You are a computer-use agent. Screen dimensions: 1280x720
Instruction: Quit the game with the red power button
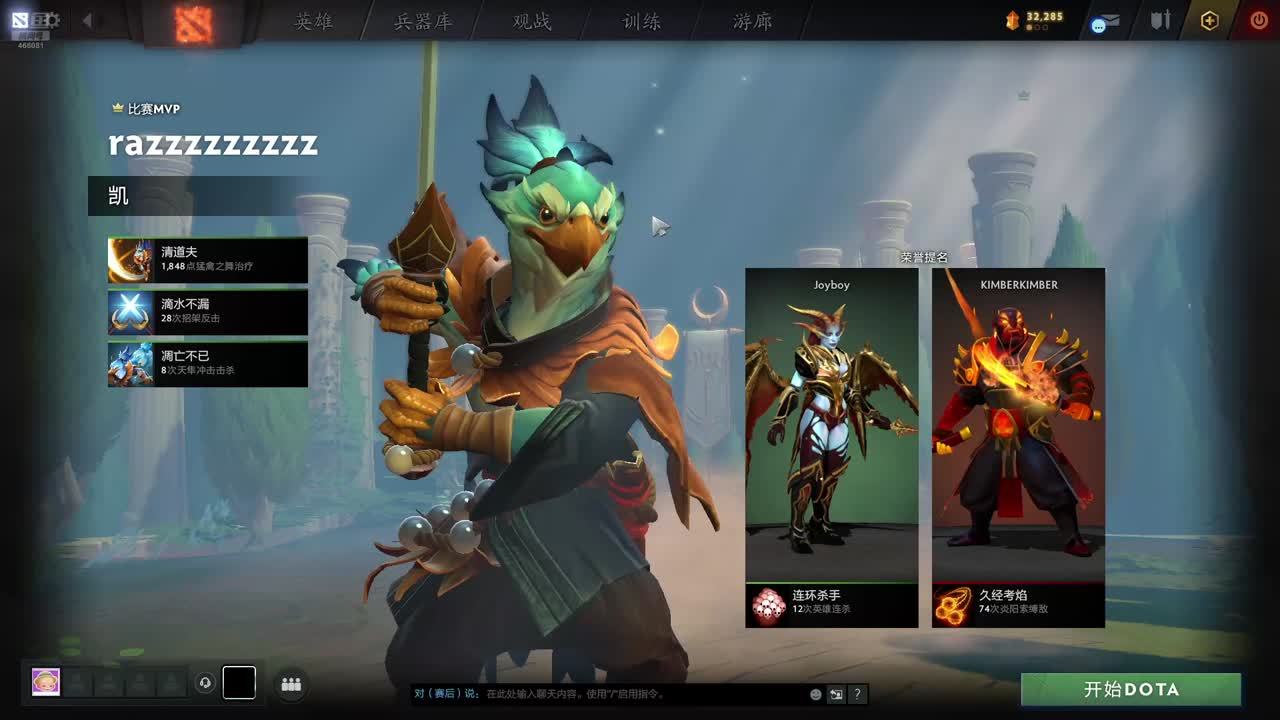coord(1259,21)
